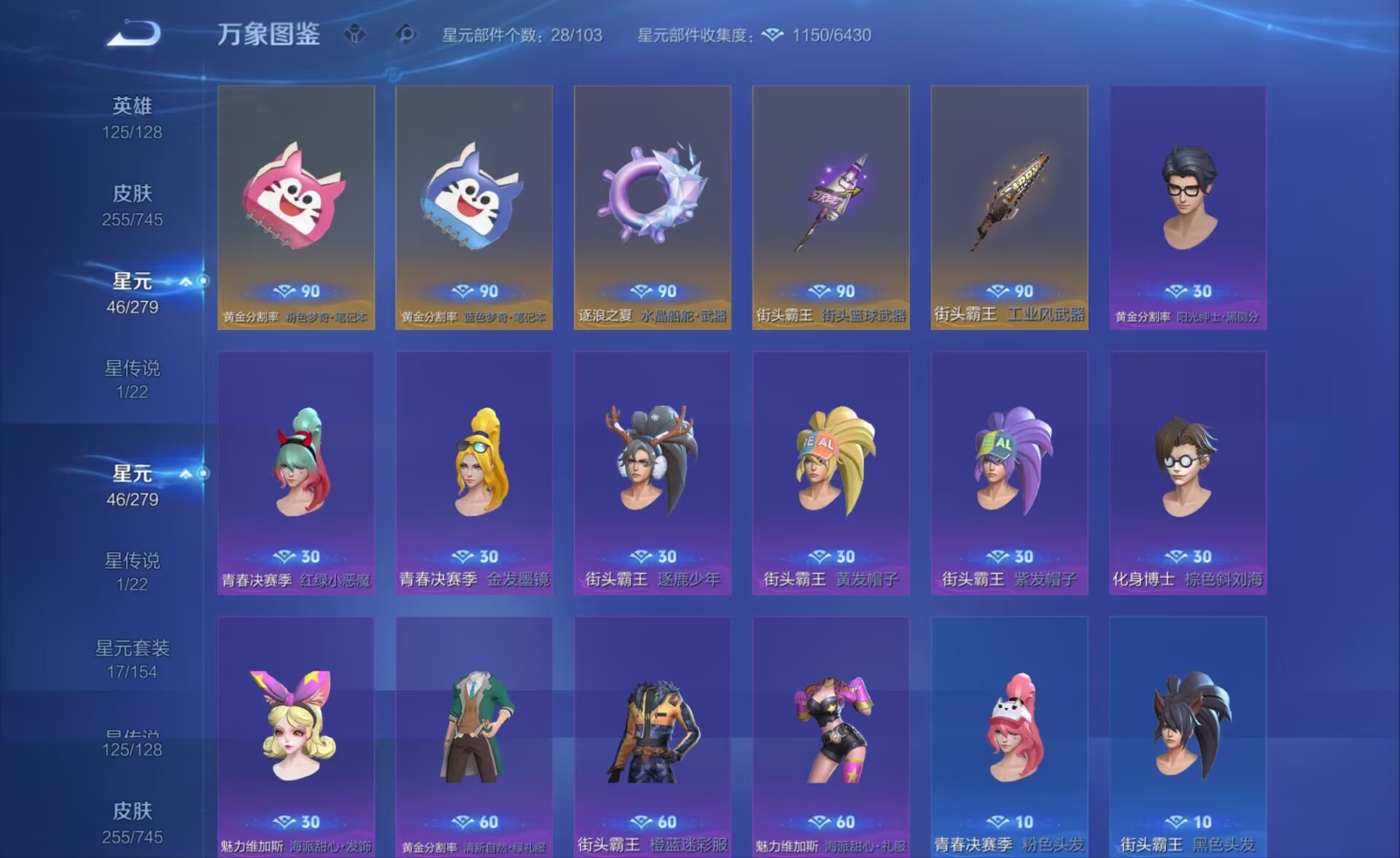The height and width of the screenshot is (858, 1400).
Task: Select the 阳光绅士 black-hair glasses head
Action: pos(1188,207)
